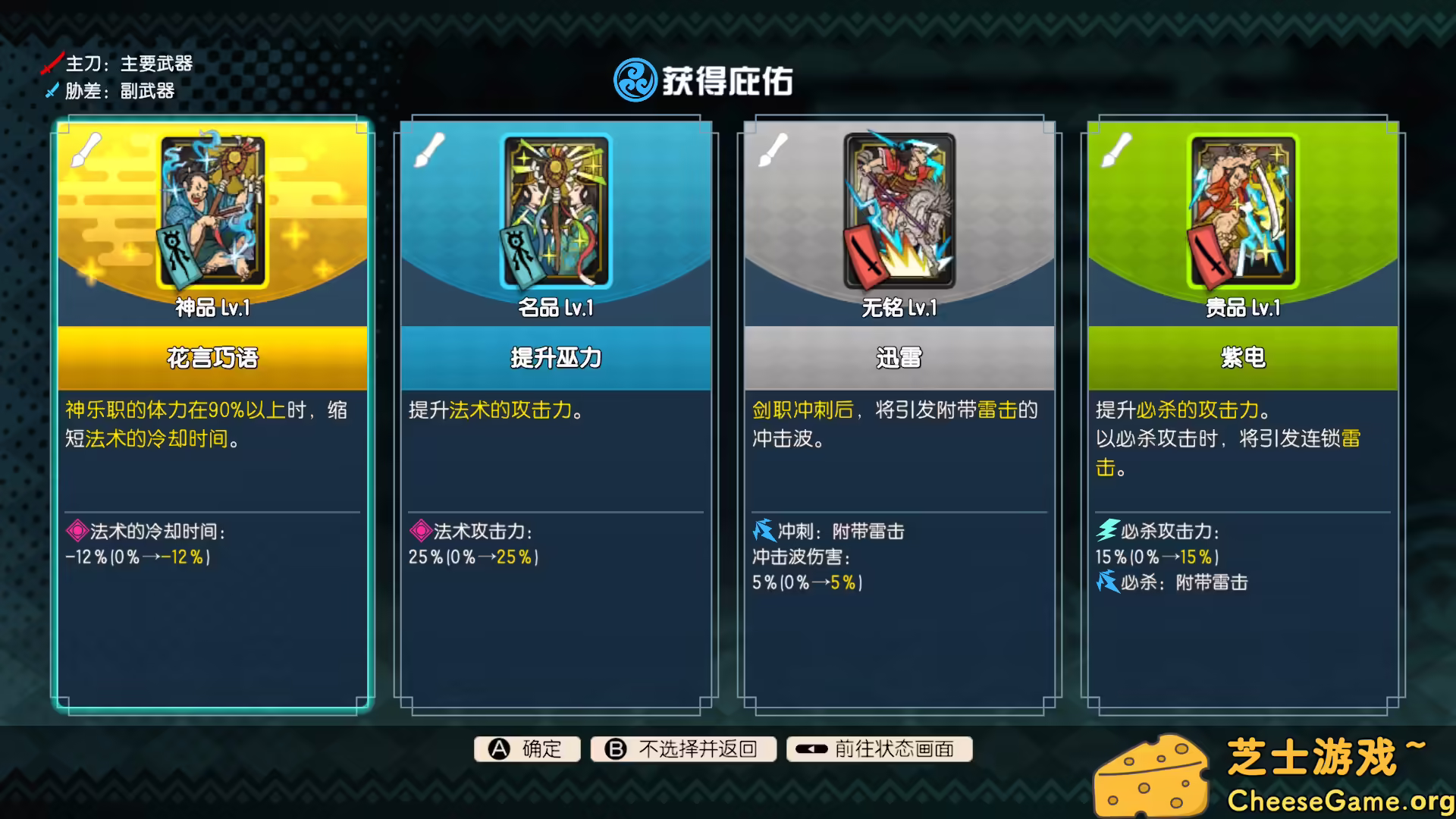Image resolution: width=1456 pixels, height=819 pixels.
Task: Click the brush icon on the 迅雷 card
Action: [x=773, y=150]
